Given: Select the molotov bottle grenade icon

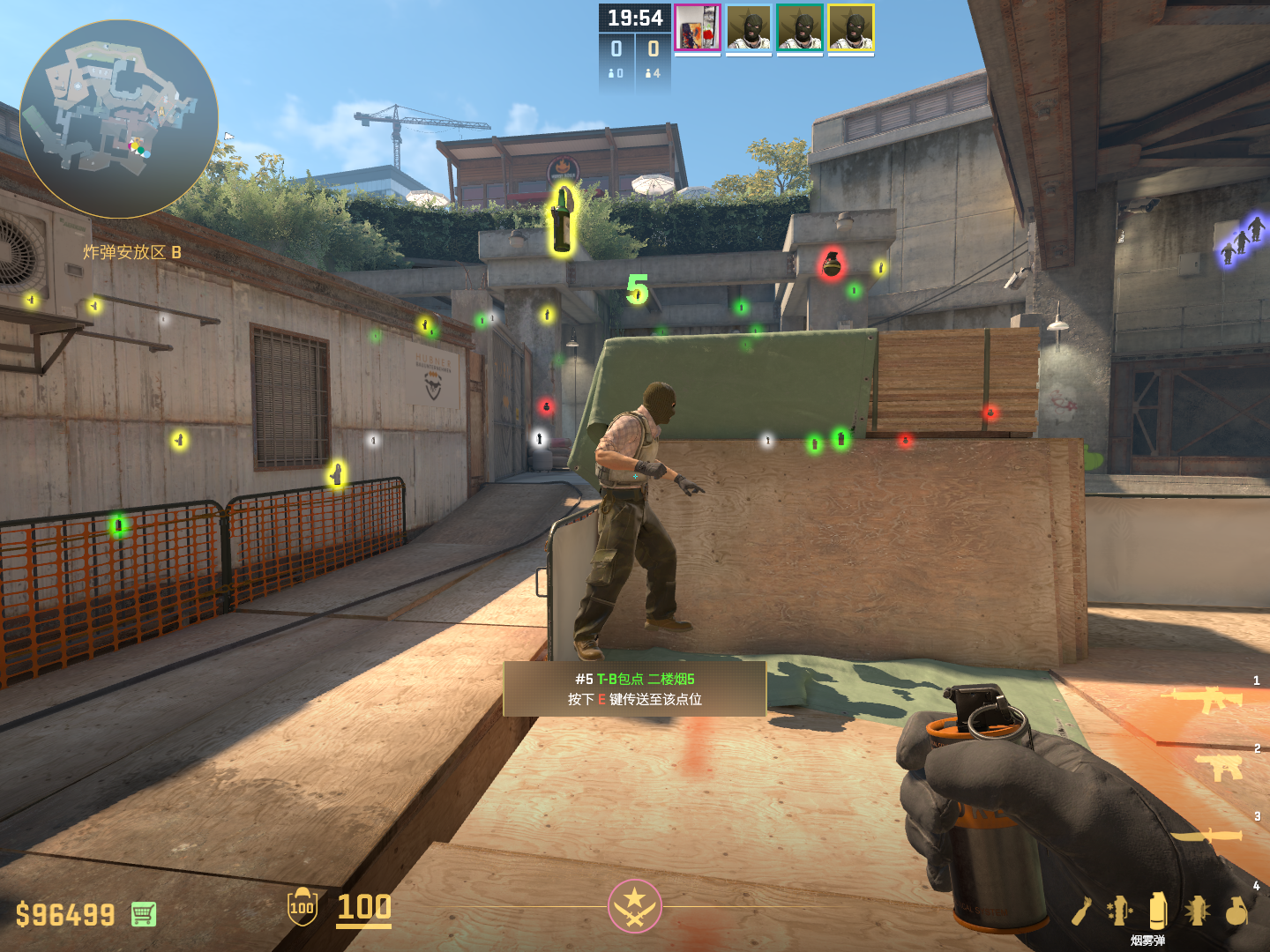Looking at the screenshot, I should [1082, 911].
